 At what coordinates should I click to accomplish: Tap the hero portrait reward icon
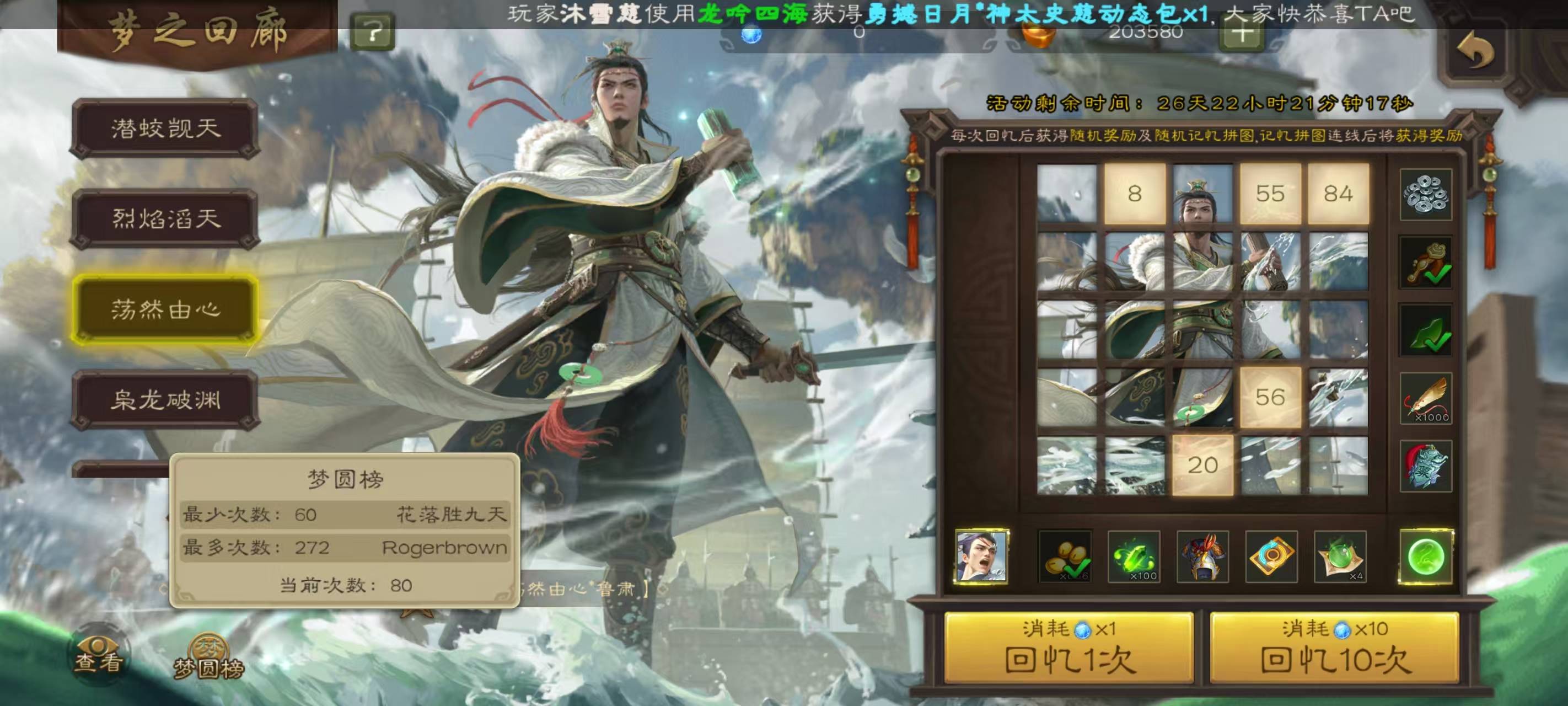click(x=981, y=557)
